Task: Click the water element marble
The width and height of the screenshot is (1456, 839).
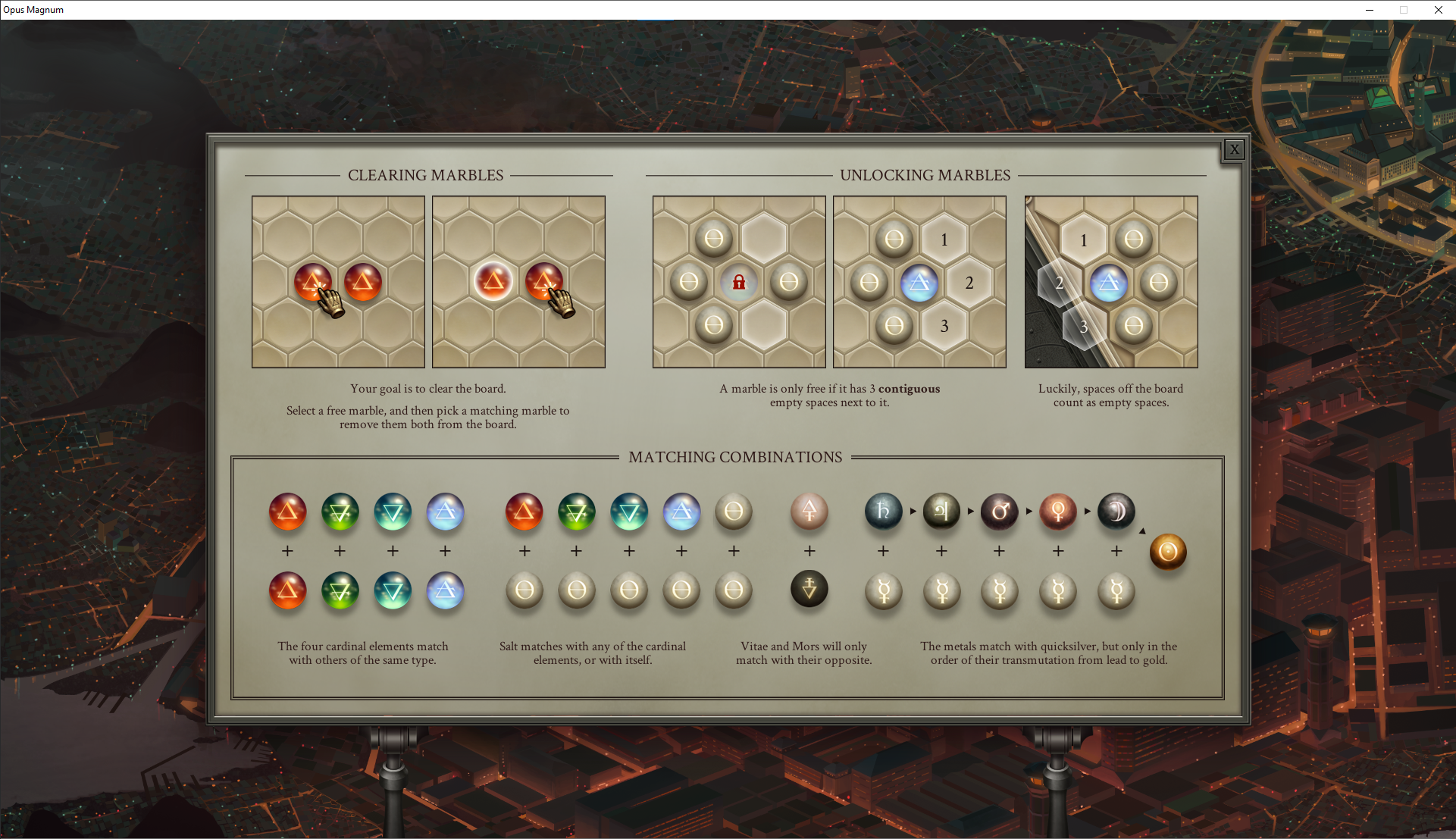Action: [393, 512]
